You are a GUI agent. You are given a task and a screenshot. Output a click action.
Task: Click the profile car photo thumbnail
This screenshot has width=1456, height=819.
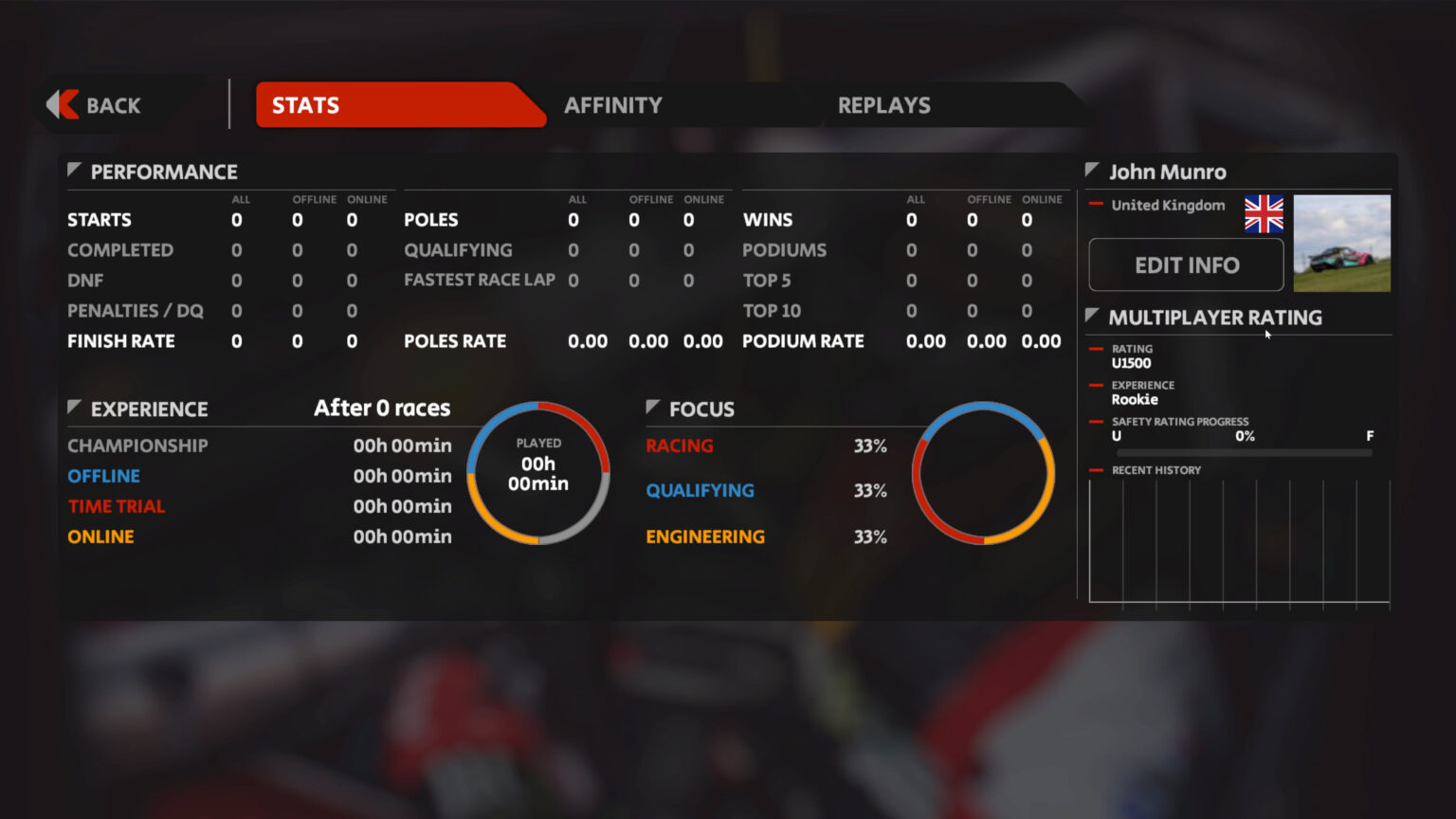click(1341, 243)
